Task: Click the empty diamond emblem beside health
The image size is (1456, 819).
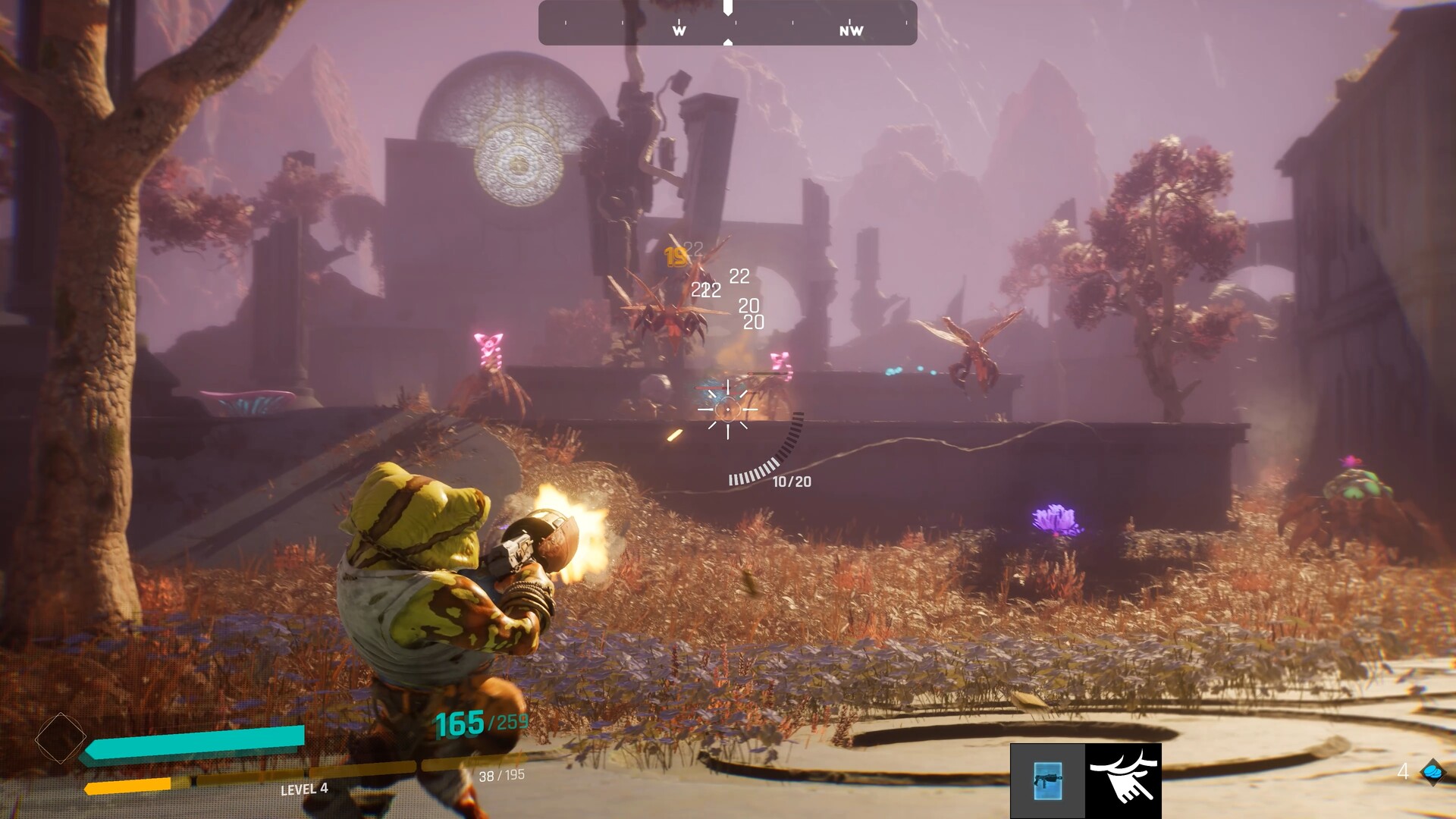Action: click(60, 738)
